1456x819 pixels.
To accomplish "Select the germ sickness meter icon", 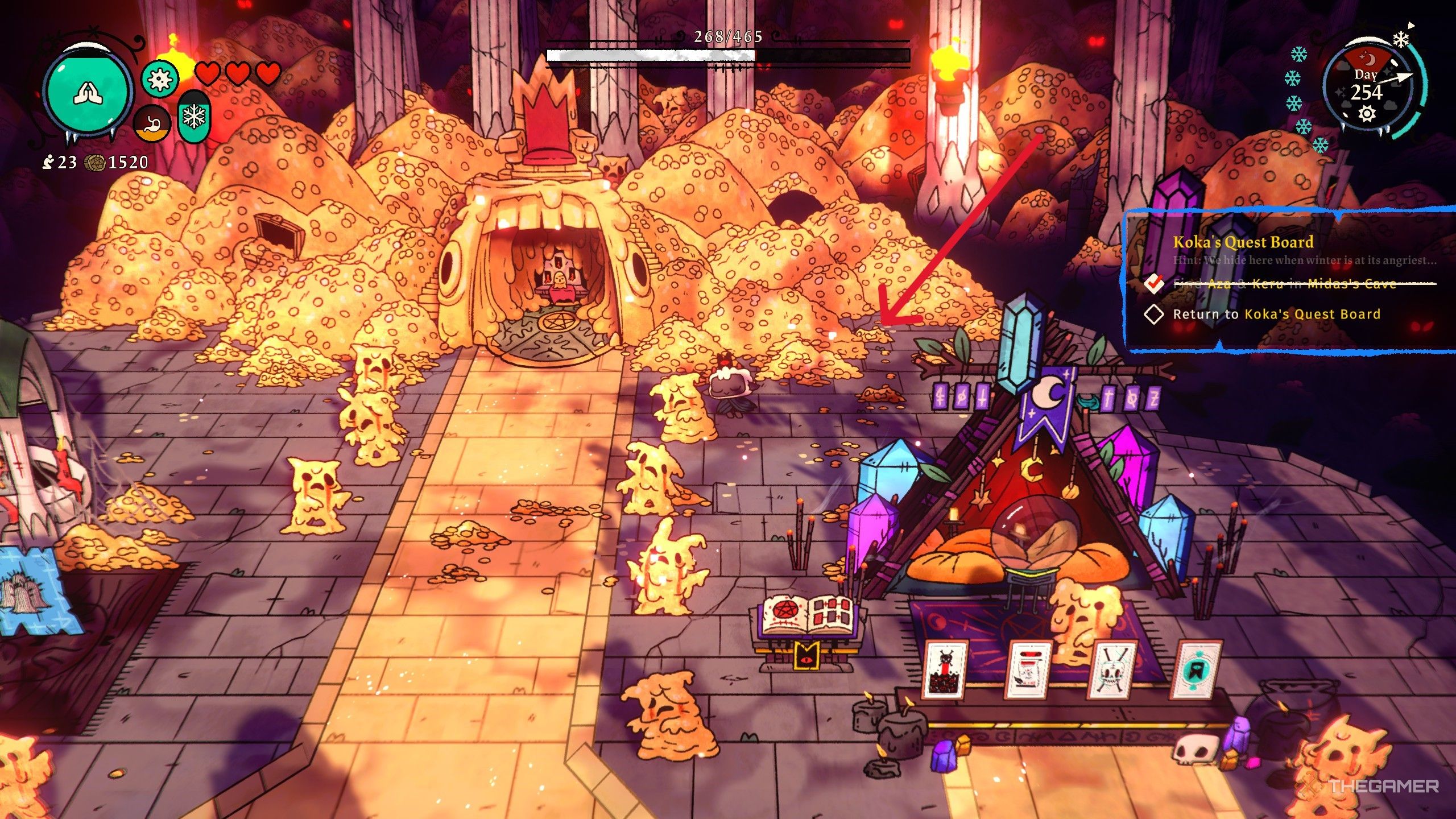I will point(159,78).
